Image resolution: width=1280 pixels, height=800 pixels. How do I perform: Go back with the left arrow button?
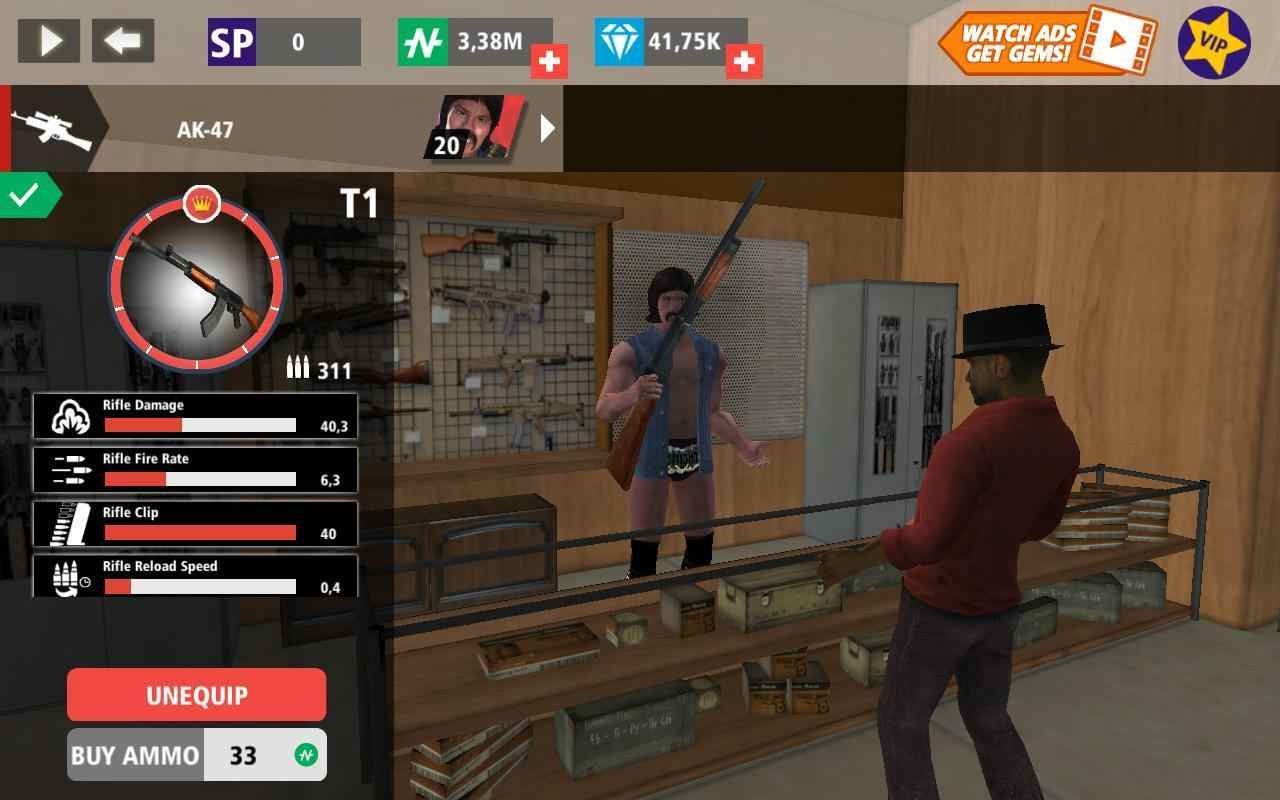coord(123,41)
